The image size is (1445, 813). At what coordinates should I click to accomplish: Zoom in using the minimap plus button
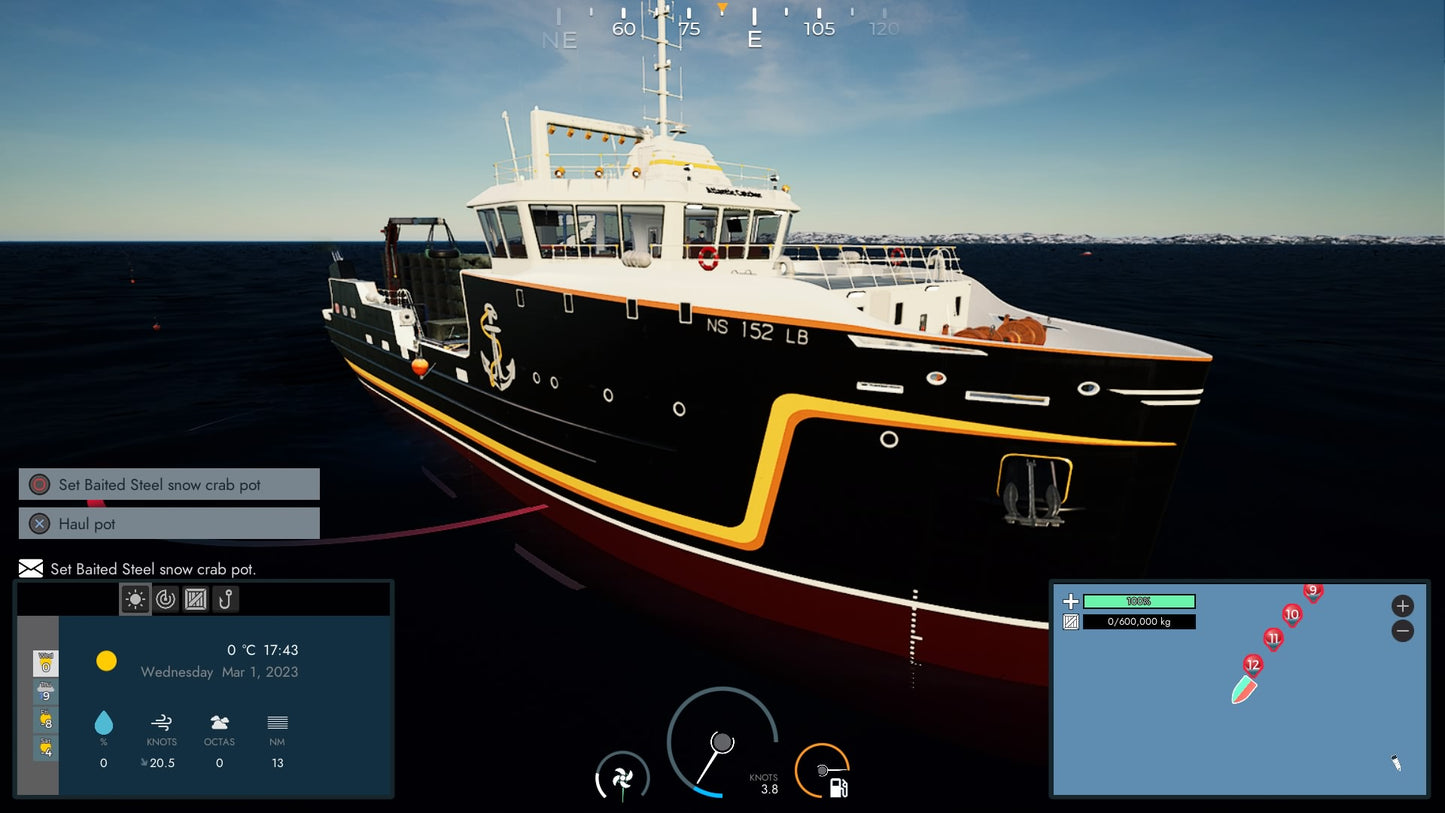coord(1402,606)
